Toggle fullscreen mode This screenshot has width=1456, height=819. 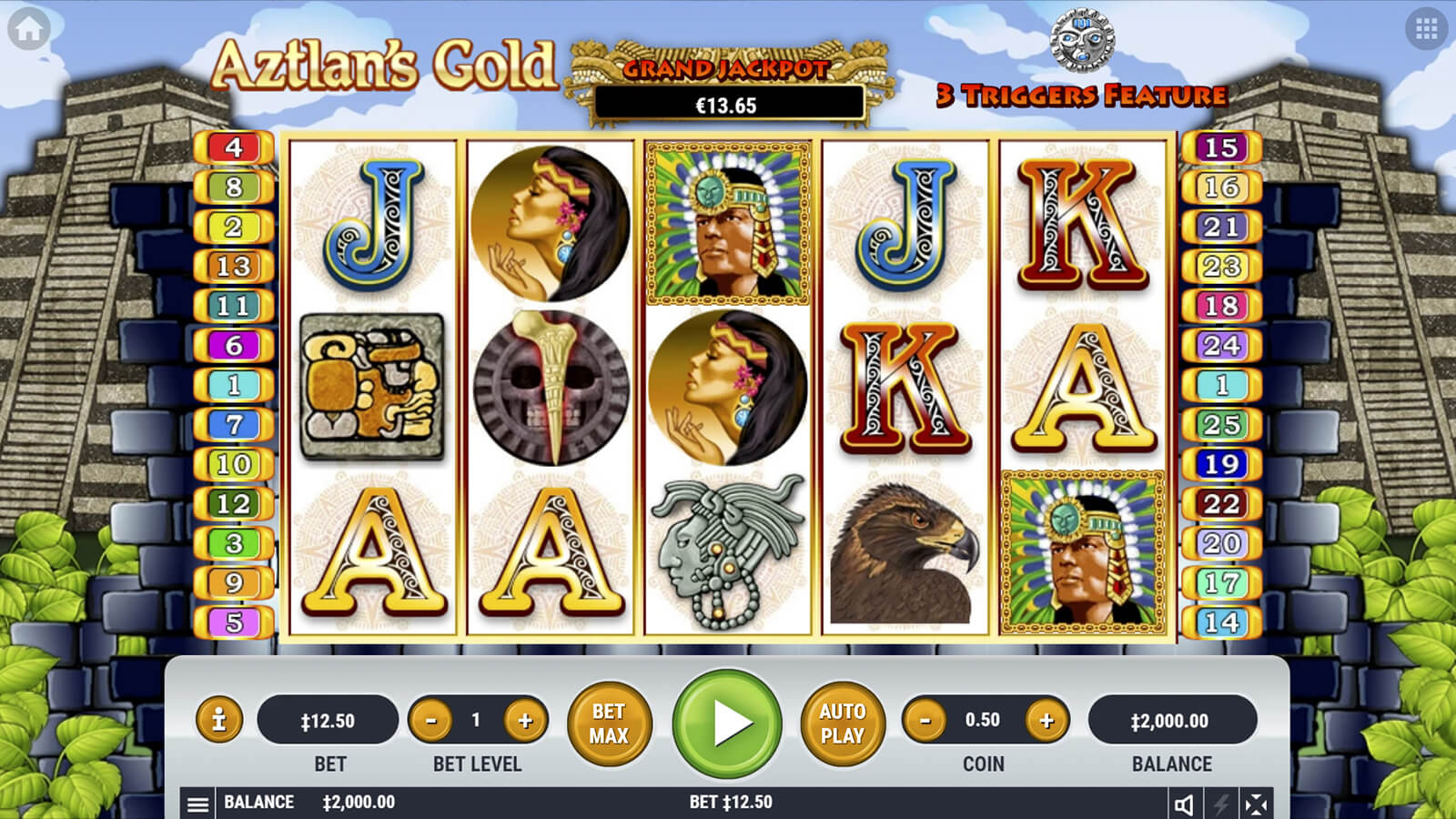[1256, 804]
